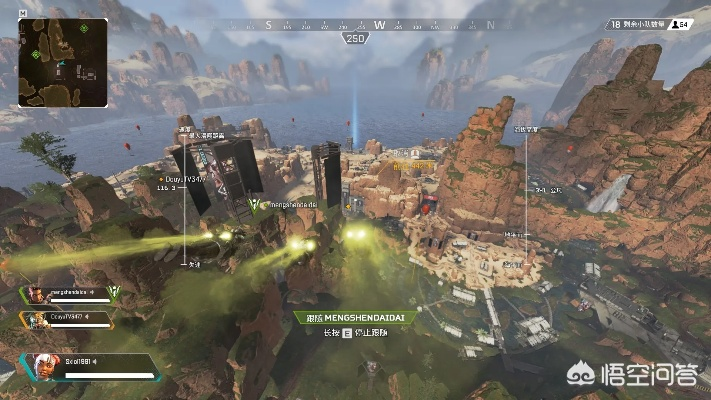The width and height of the screenshot is (711, 400).
Task: Click your own Lifeline legend portrait
Action: coord(40,367)
